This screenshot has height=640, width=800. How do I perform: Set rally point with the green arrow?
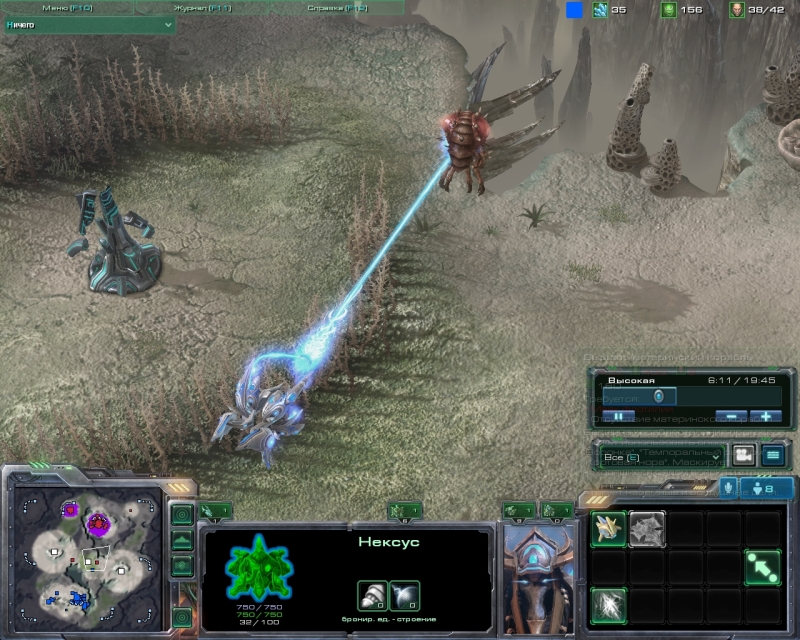click(762, 567)
